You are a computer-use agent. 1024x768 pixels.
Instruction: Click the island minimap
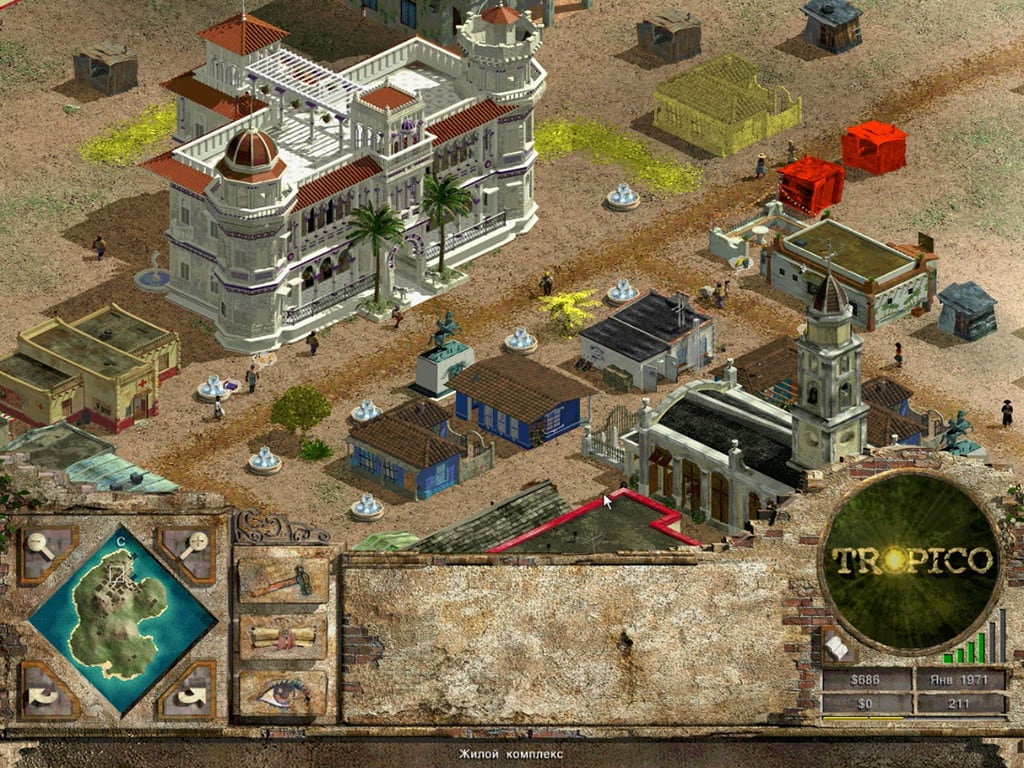pyautogui.click(x=120, y=618)
